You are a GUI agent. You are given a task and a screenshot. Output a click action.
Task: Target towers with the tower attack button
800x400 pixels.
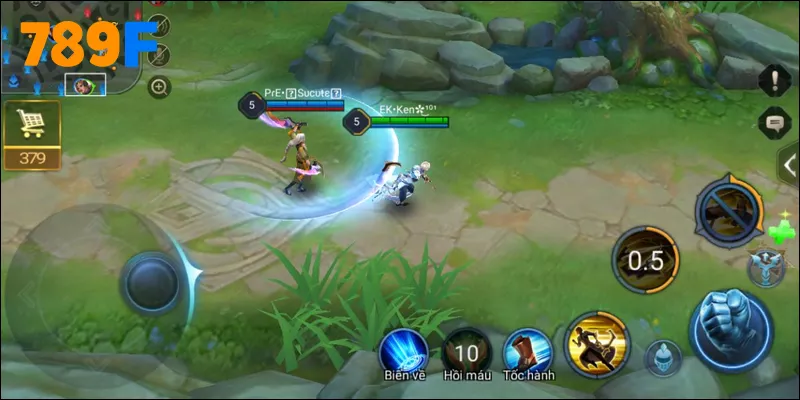tap(766, 268)
